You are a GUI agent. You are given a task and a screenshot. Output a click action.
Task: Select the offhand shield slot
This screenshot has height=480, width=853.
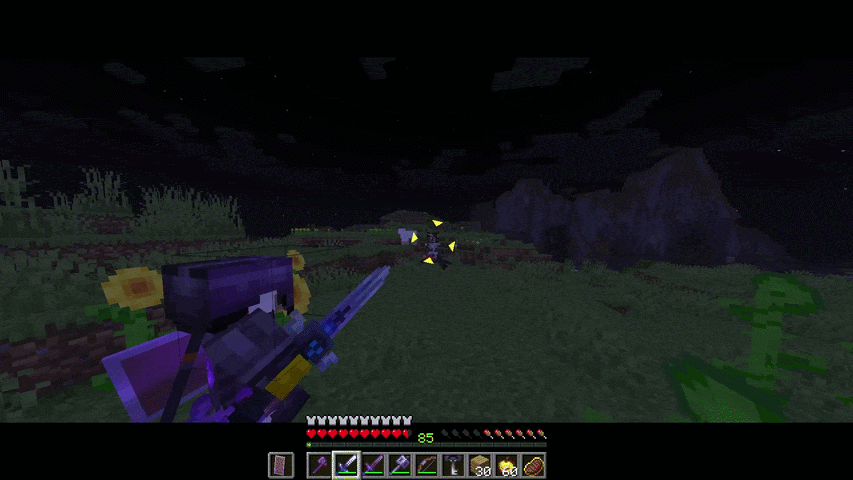tap(281, 465)
